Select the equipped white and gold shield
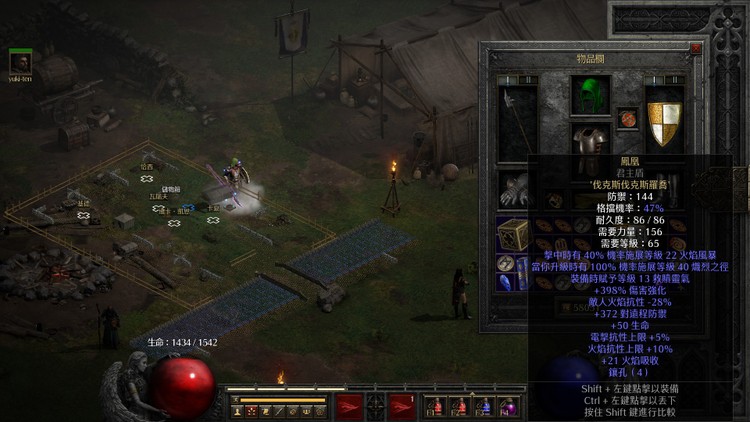This screenshot has height=422, width=750. pyautogui.click(x=664, y=123)
